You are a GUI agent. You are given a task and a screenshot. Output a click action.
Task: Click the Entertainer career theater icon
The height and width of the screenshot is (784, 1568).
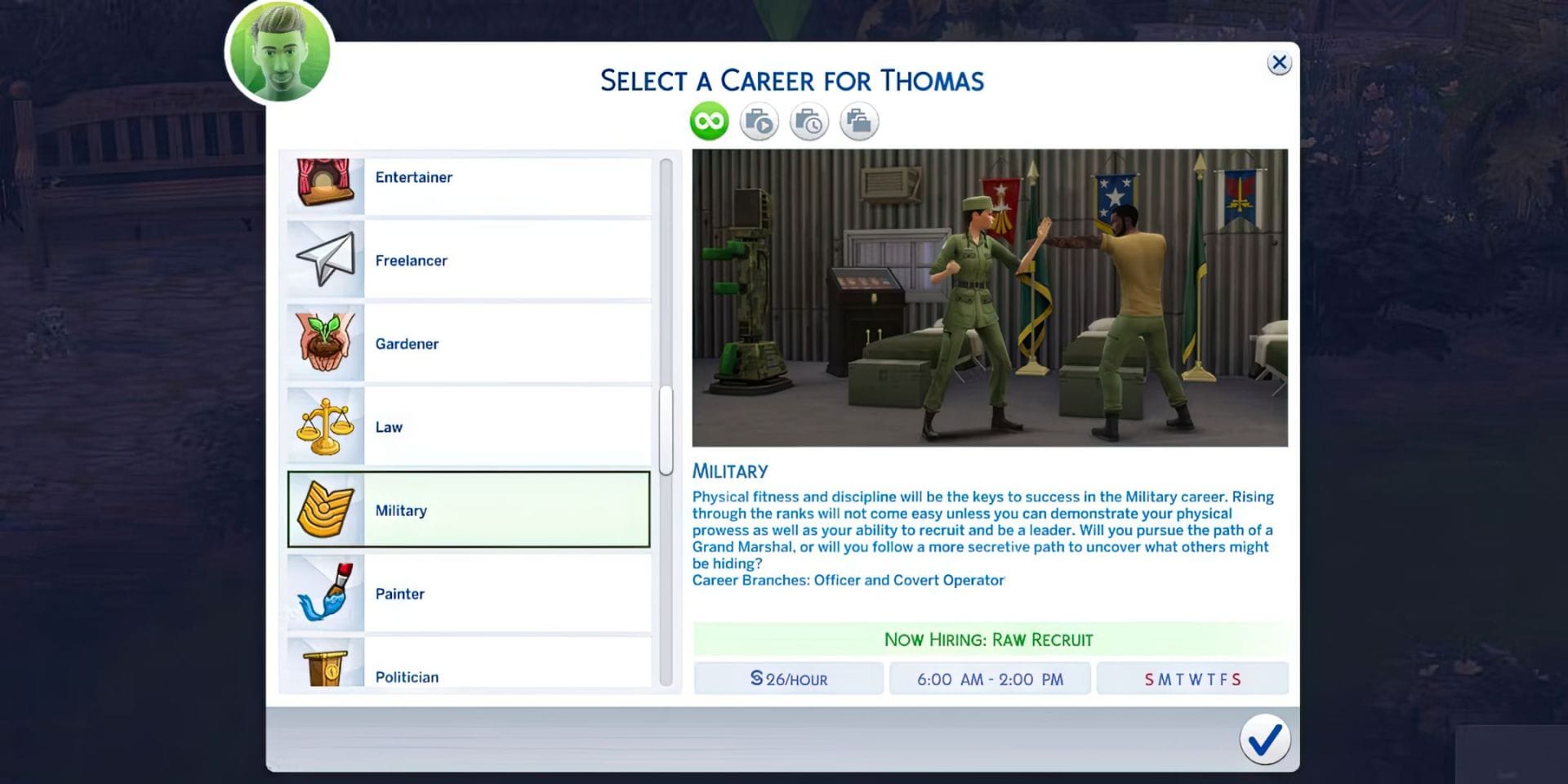coord(325,178)
